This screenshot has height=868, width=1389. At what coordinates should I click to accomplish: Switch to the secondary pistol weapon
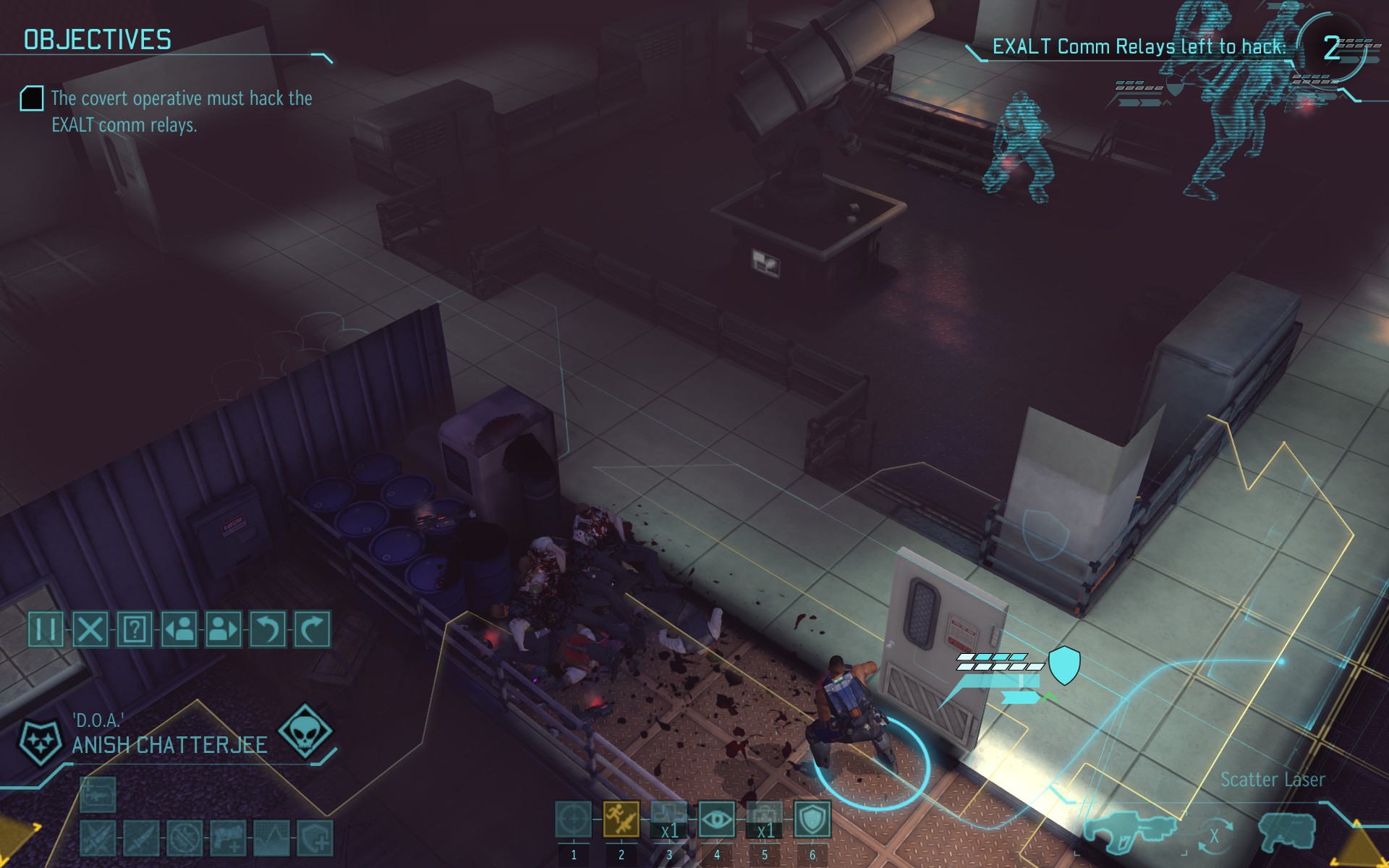pyautogui.click(x=1287, y=832)
